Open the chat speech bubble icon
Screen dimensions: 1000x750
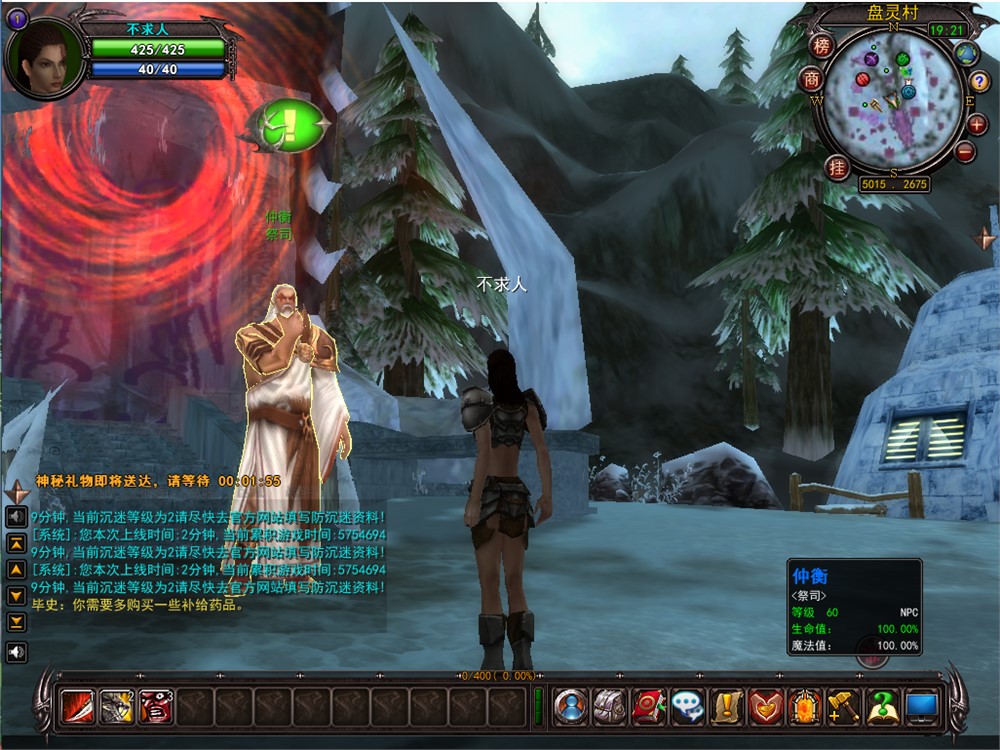688,707
